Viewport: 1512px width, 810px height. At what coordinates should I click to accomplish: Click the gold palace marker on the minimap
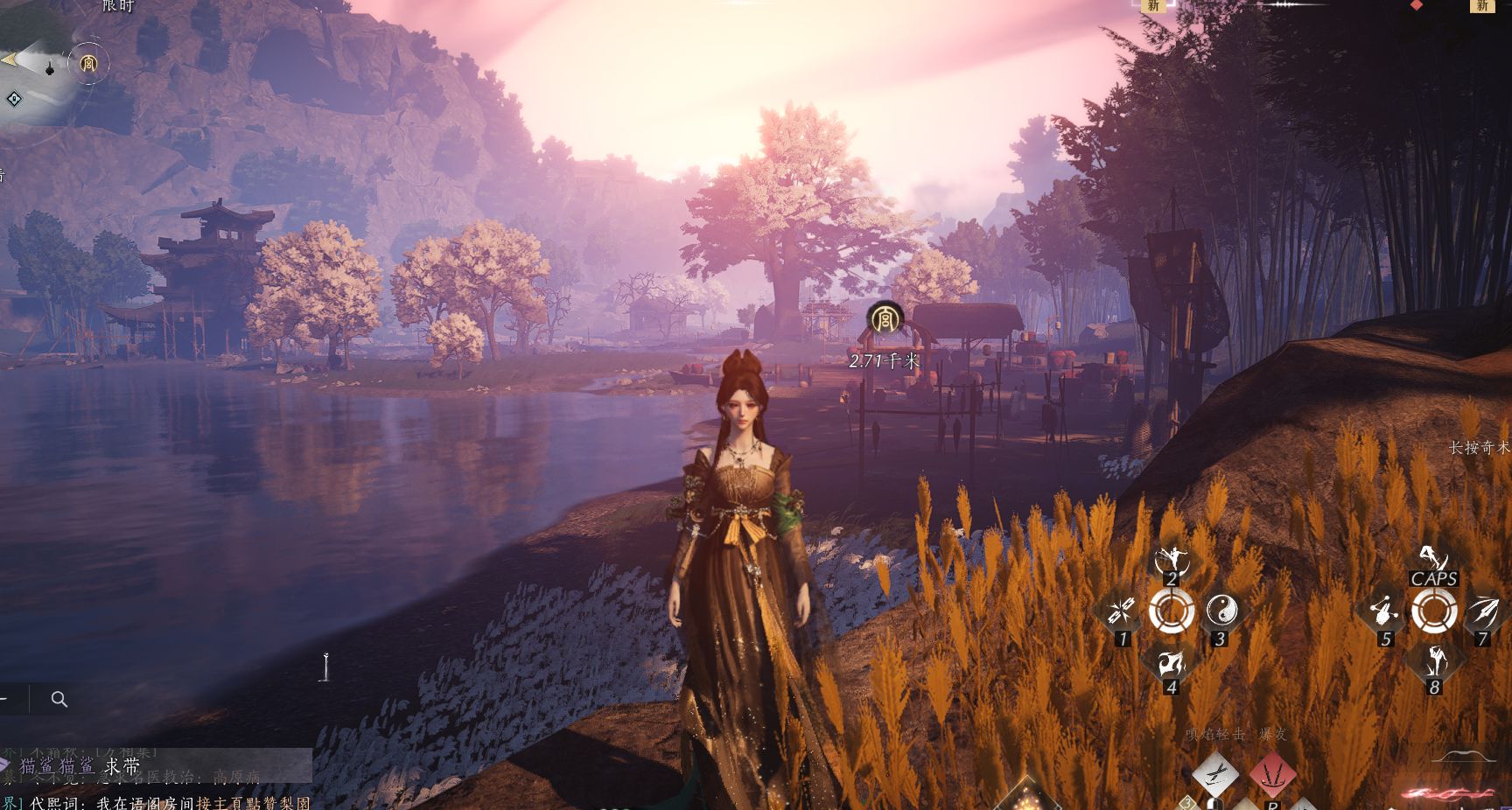click(x=88, y=64)
